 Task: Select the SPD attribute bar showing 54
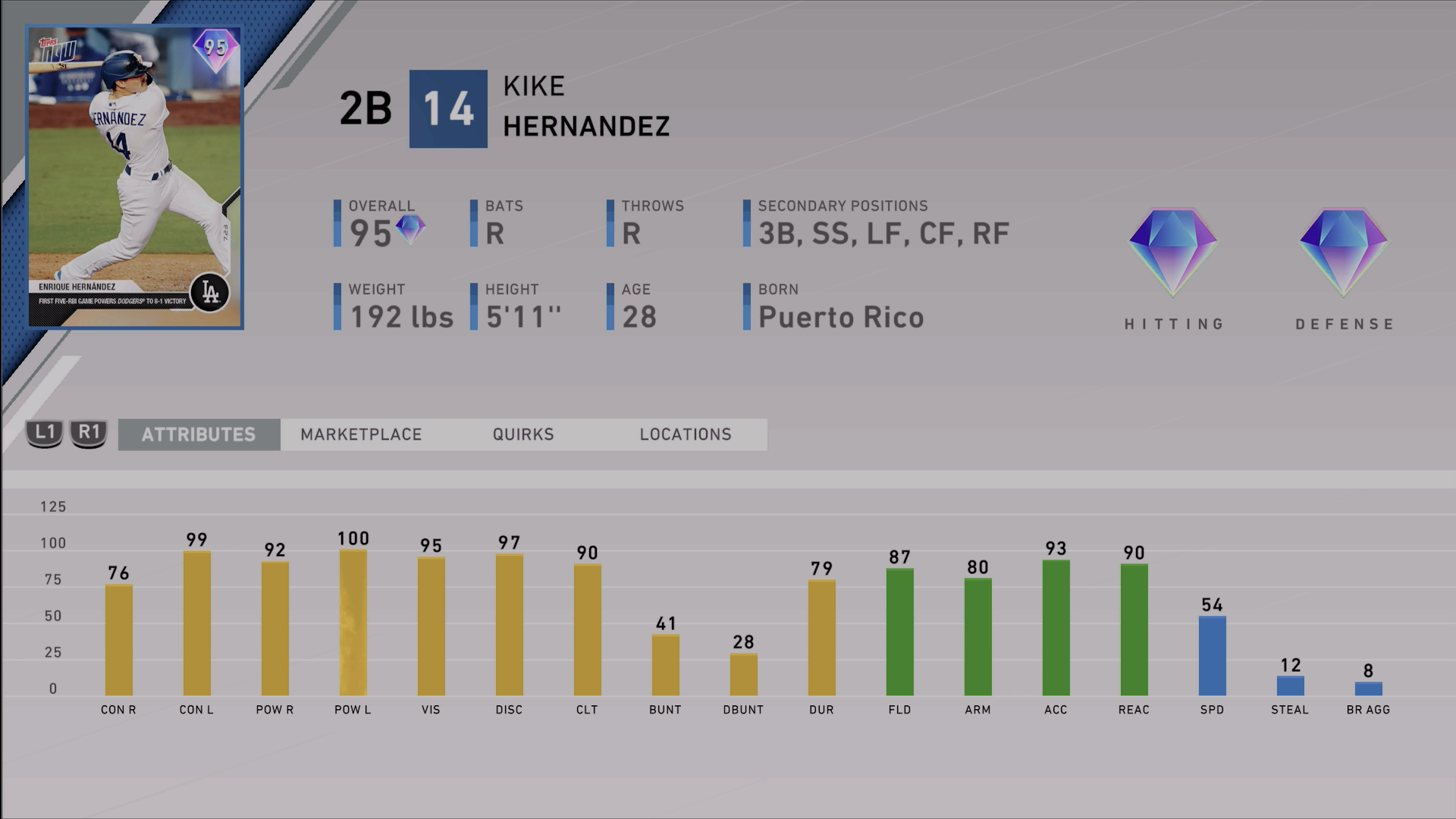(1213, 656)
